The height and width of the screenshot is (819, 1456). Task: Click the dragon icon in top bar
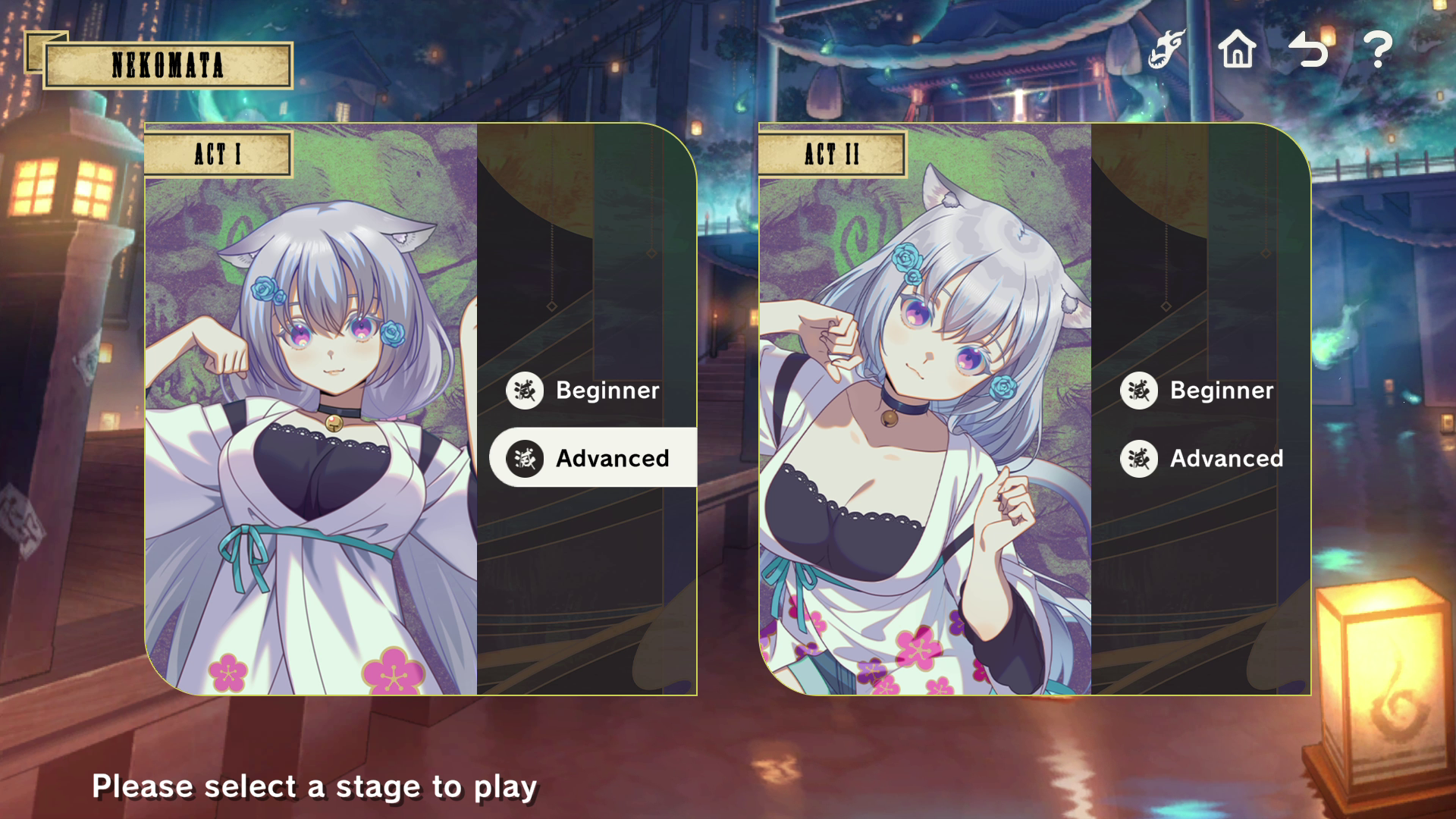pos(1166,50)
